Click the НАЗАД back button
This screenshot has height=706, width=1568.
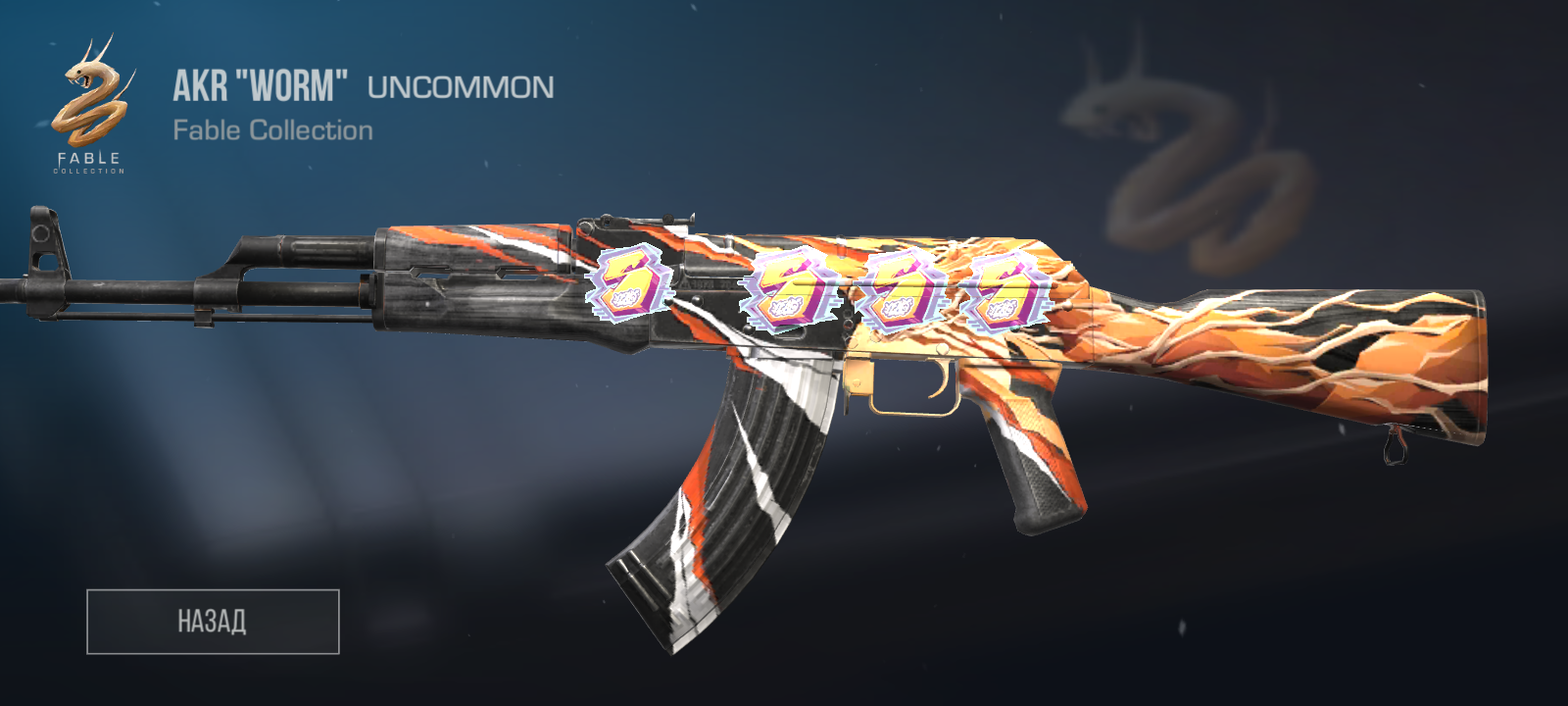[213, 622]
